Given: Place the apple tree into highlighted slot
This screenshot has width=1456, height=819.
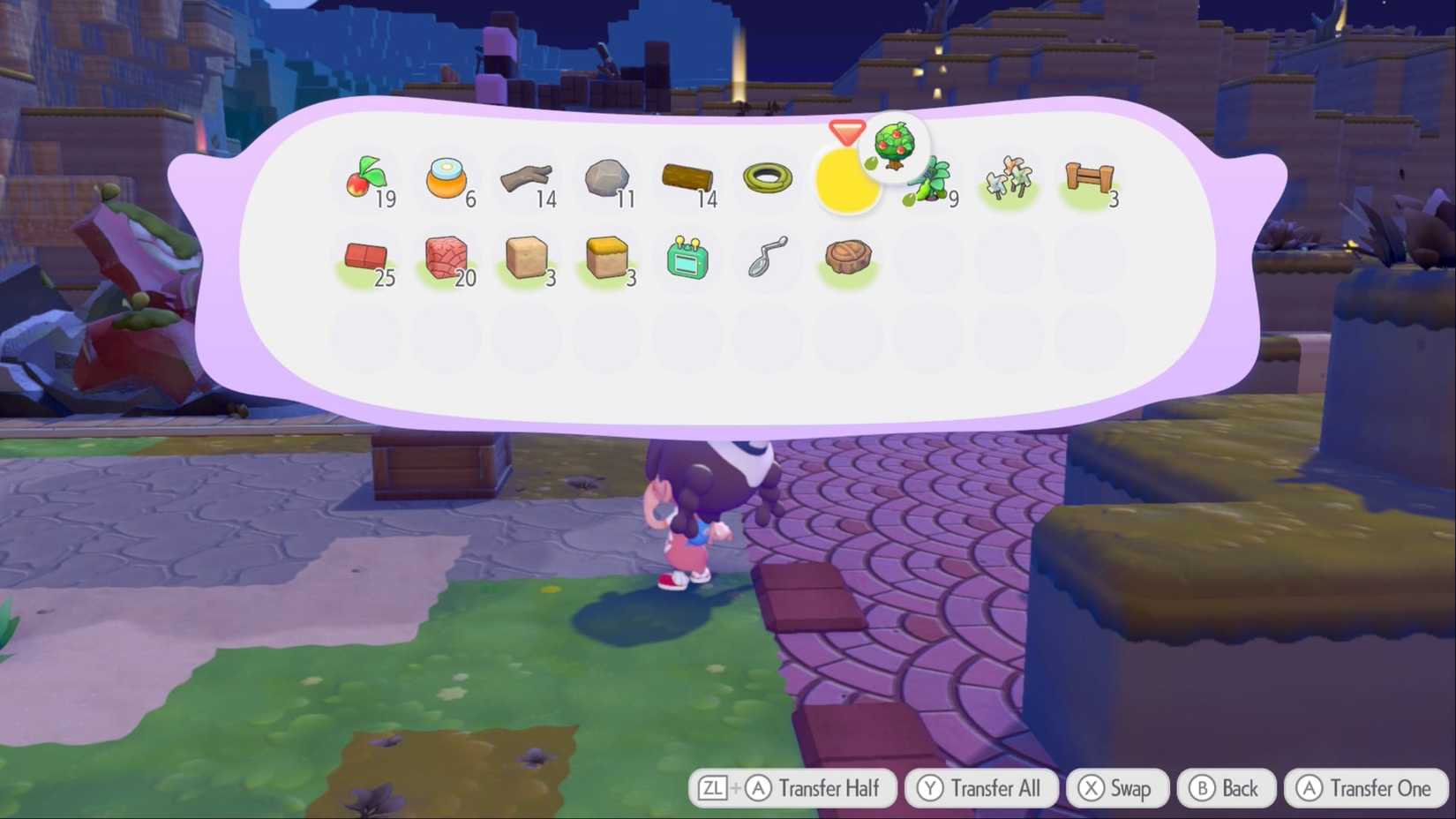Looking at the screenshot, I should (847, 181).
